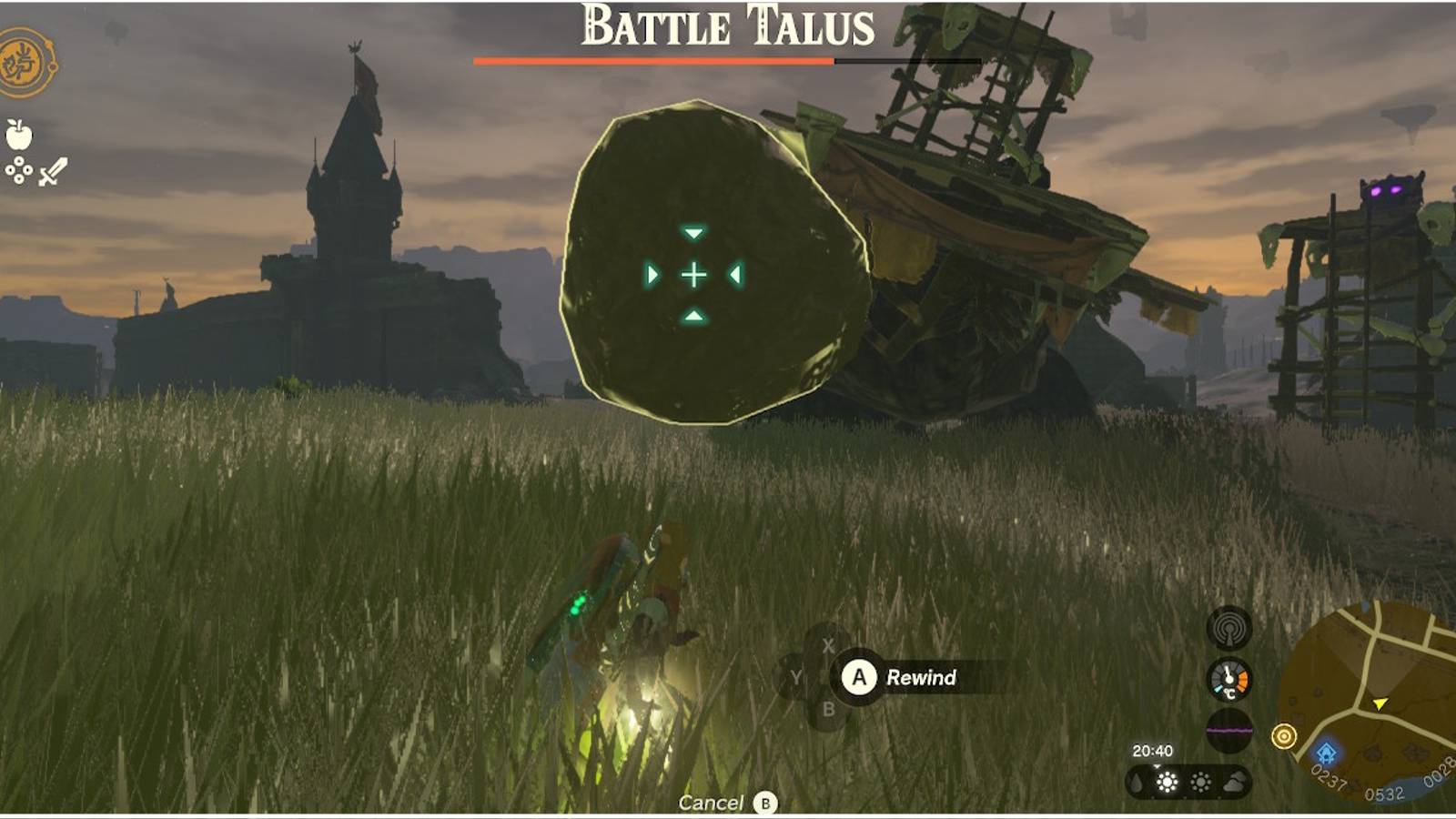1456x819 pixels.
Task: Click the purple sound level meter
Action: [1230, 728]
